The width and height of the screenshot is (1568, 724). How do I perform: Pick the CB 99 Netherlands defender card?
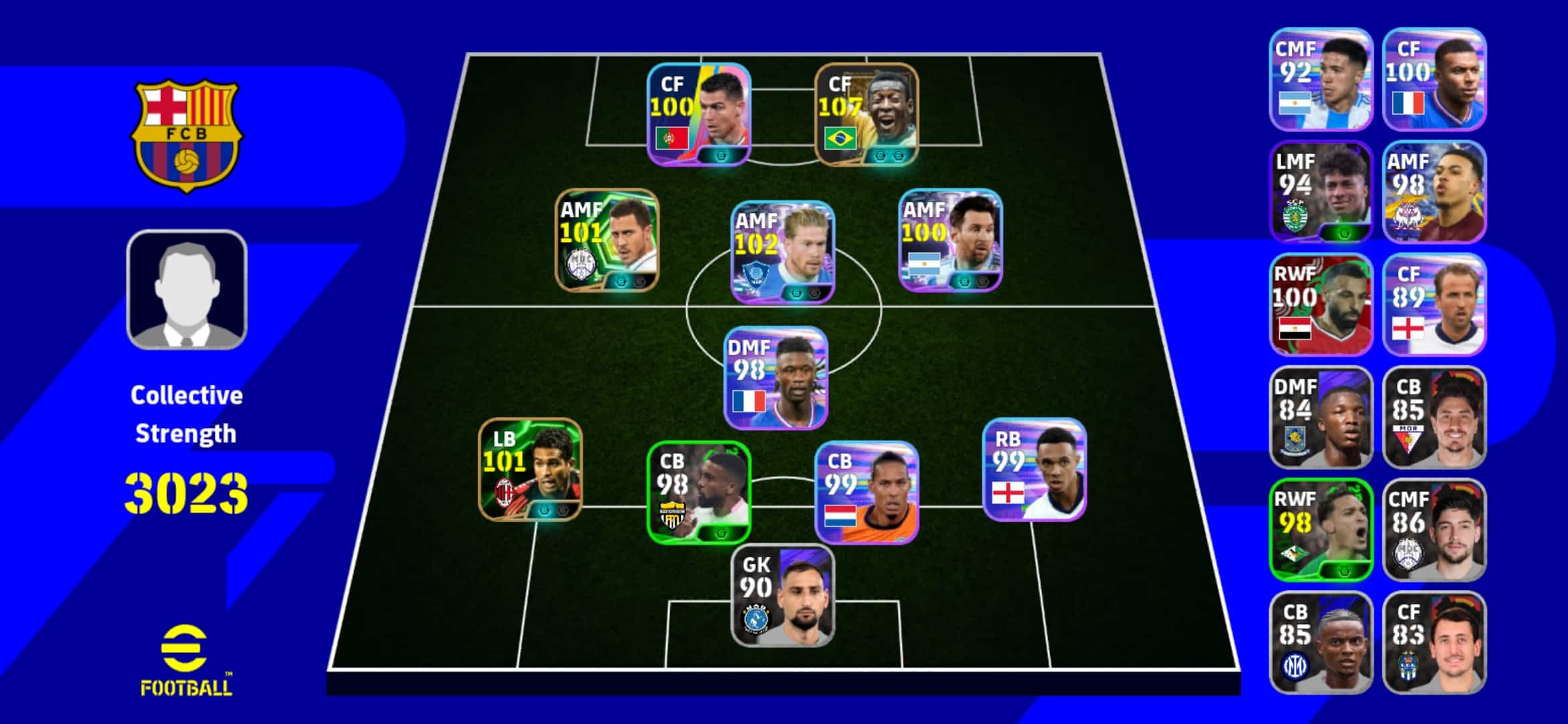click(866, 492)
